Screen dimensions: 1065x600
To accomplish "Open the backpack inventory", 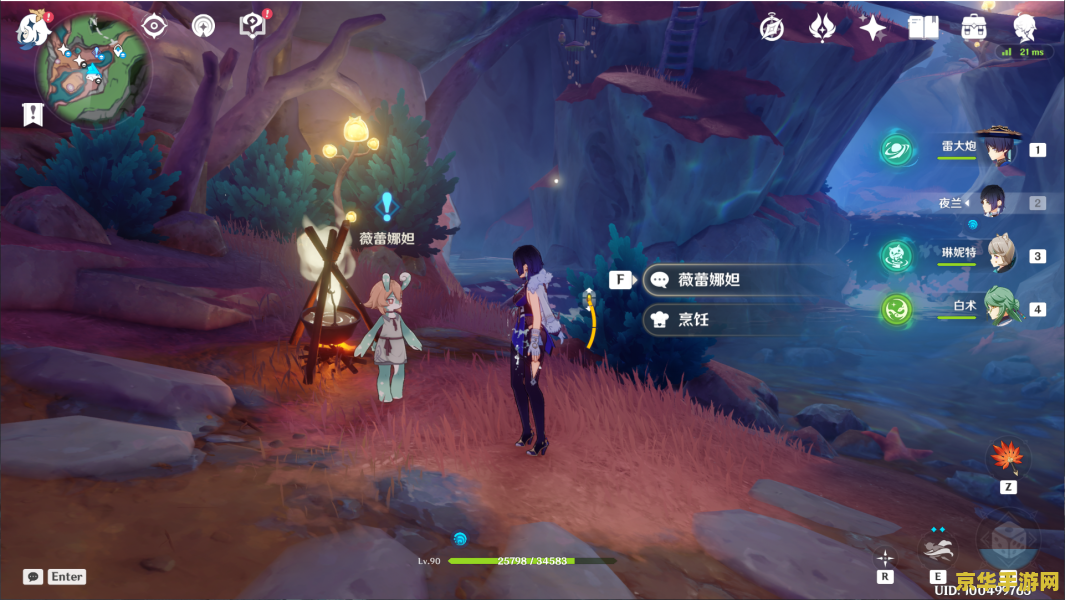I will (973, 28).
